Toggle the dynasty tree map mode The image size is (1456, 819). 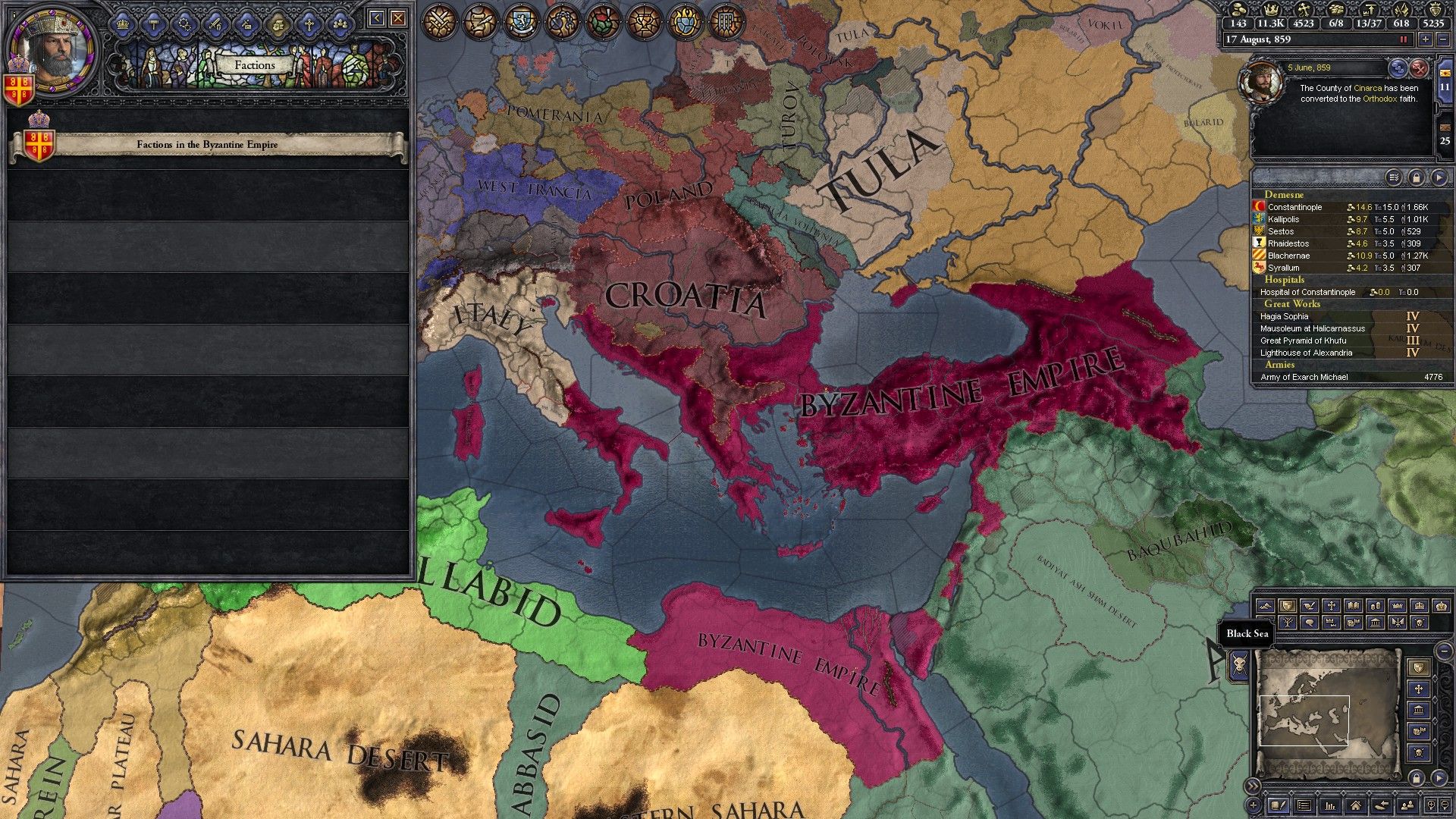1287,623
